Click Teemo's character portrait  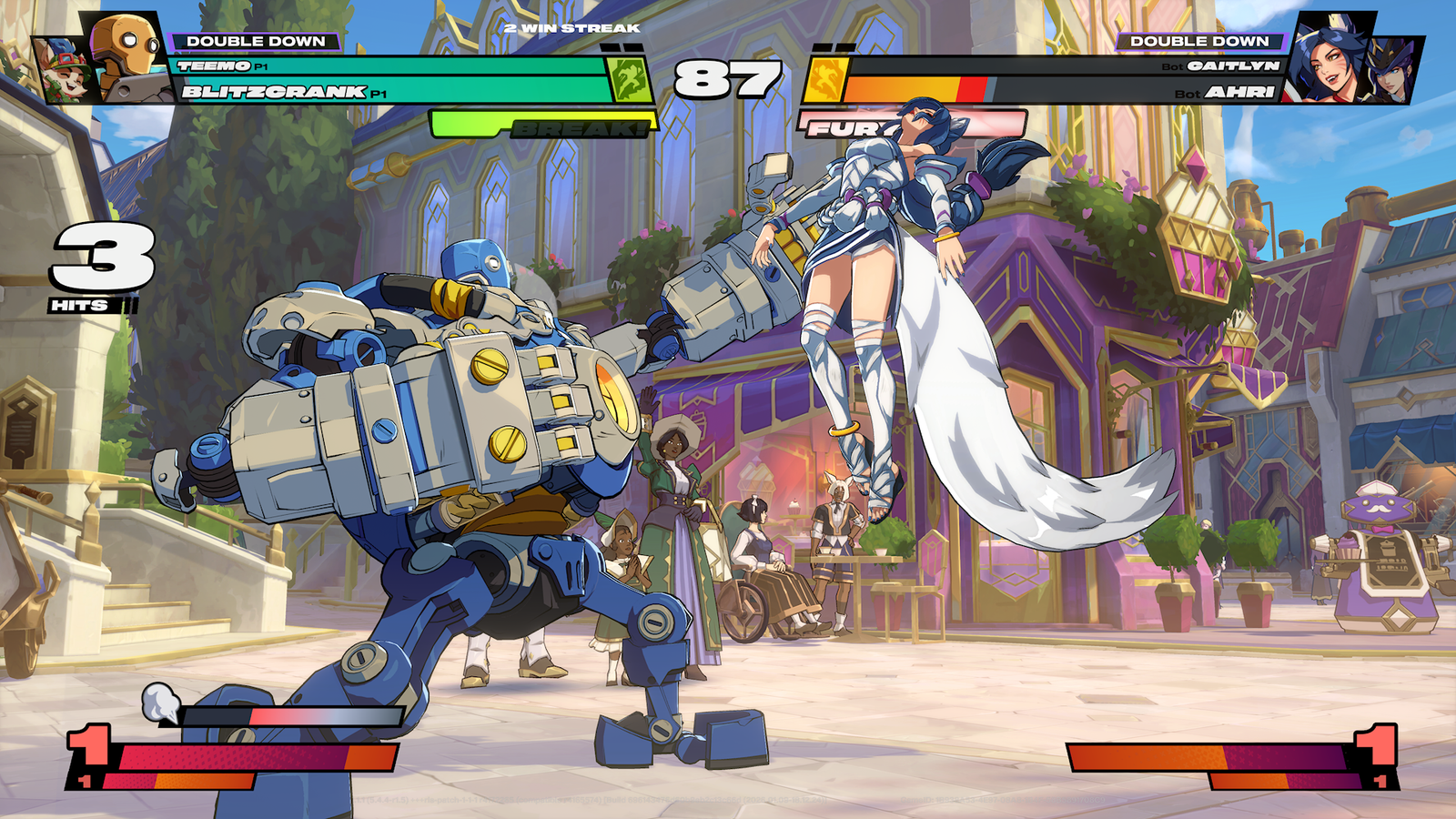point(62,71)
